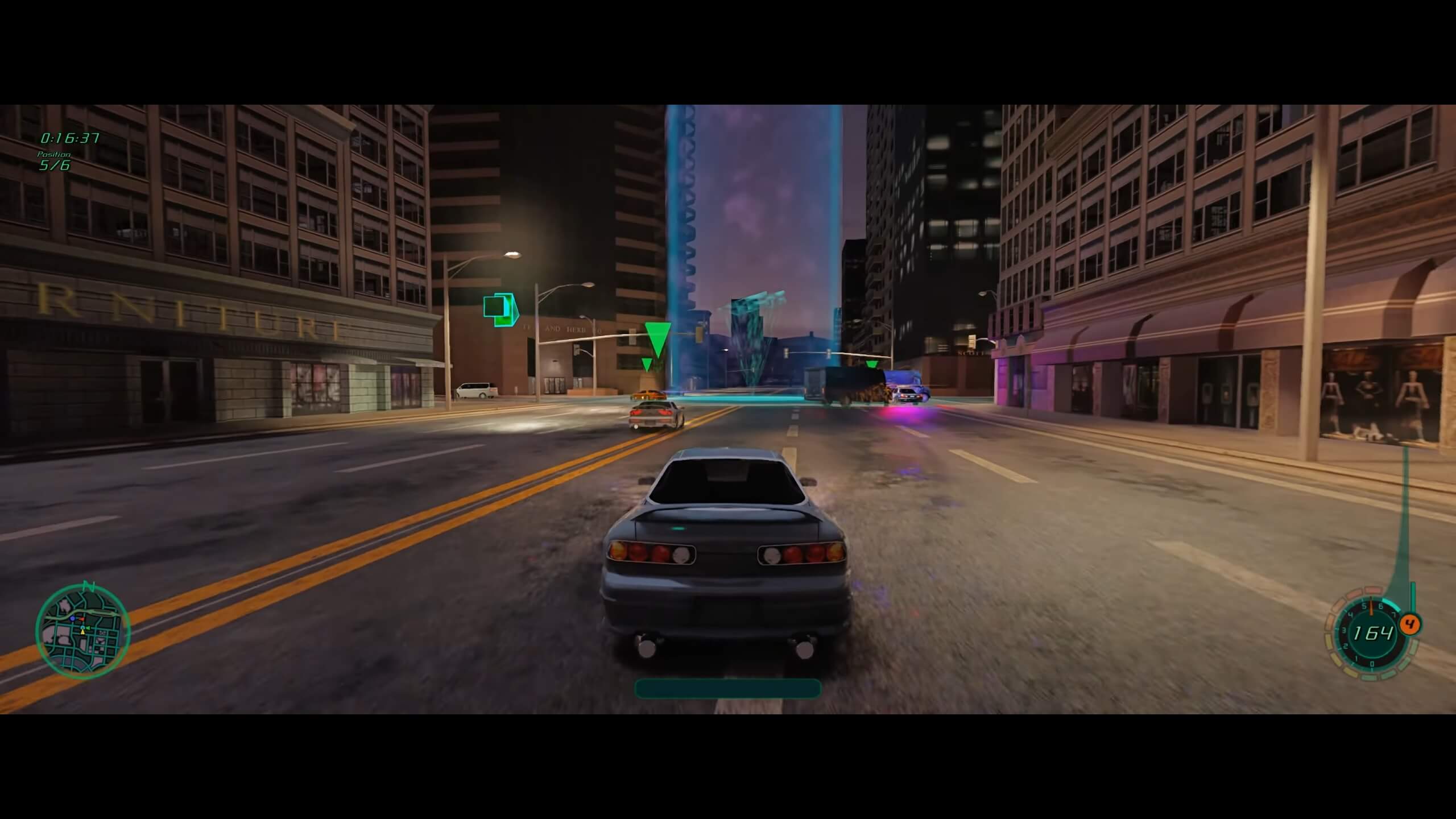The image size is (1456, 819).
Task: Click the orange gear indicator showing 4
Action: (1410, 624)
